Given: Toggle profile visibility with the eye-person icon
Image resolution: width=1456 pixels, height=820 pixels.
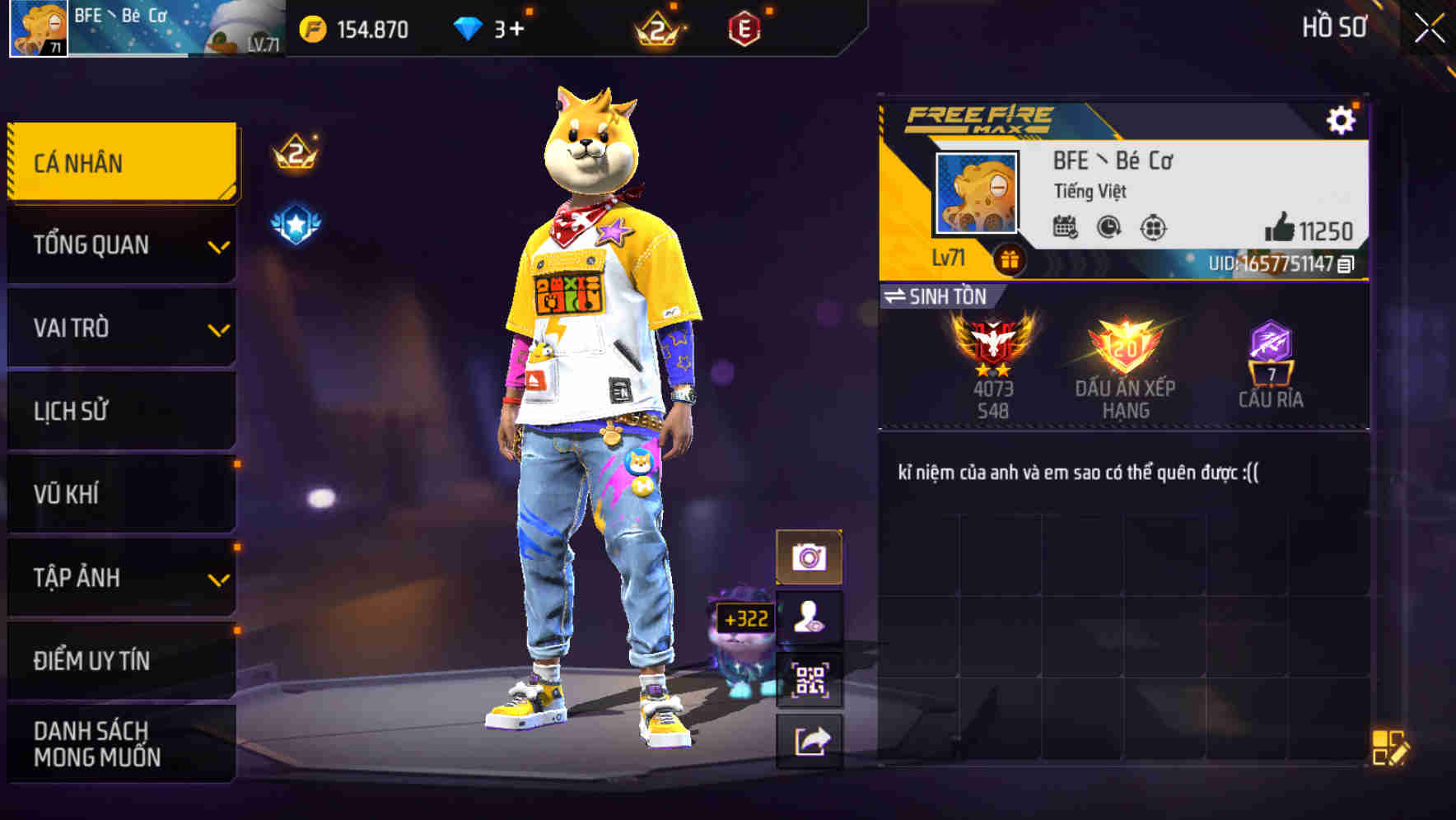Looking at the screenshot, I should [809, 617].
